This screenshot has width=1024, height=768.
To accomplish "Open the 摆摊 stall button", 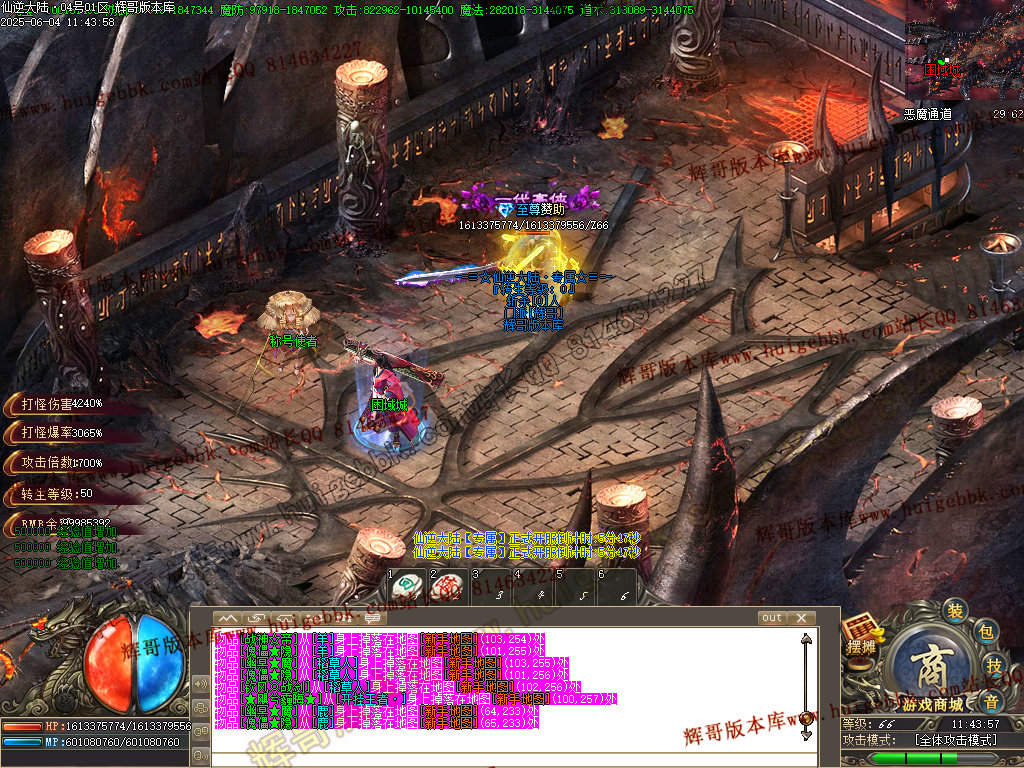I will (859, 636).
